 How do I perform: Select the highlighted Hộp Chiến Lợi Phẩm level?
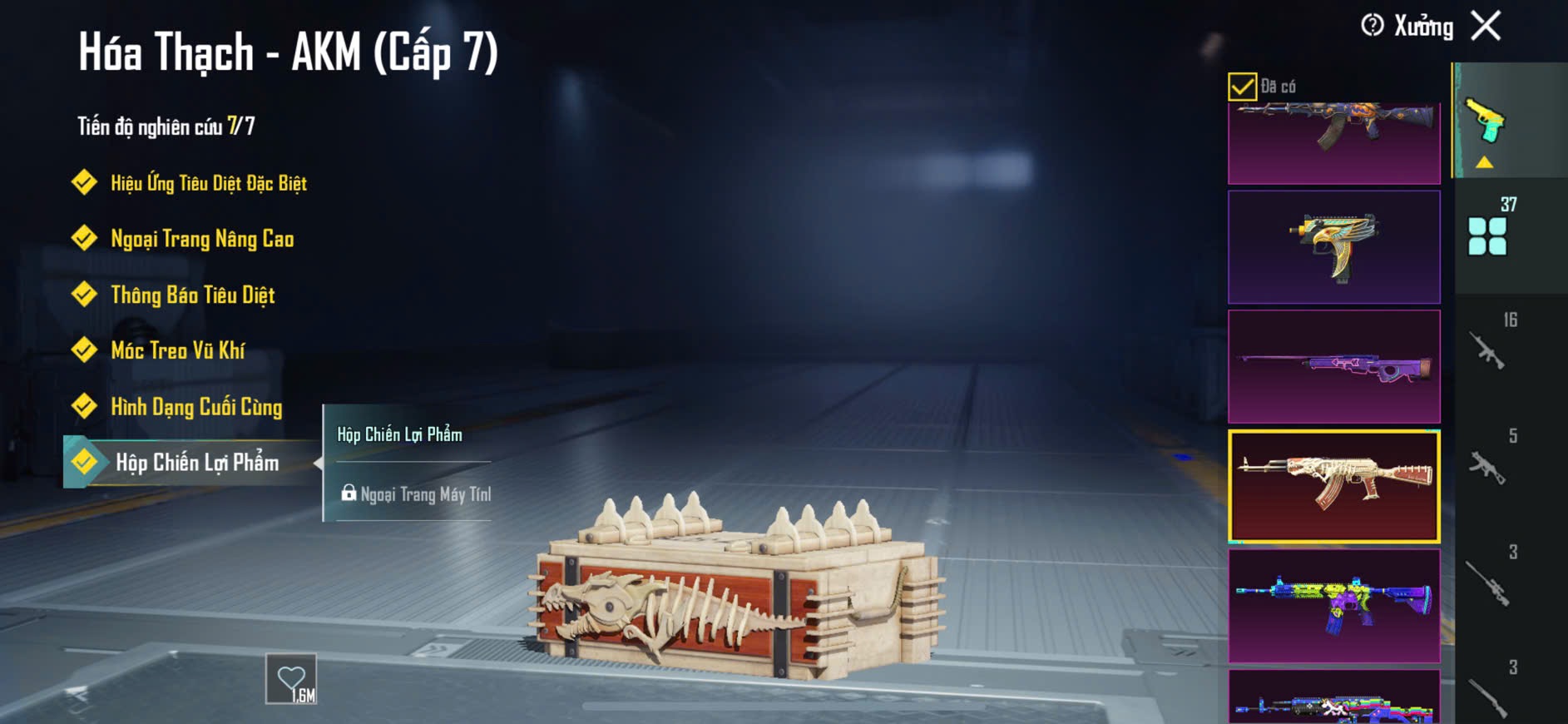point(196,463)
